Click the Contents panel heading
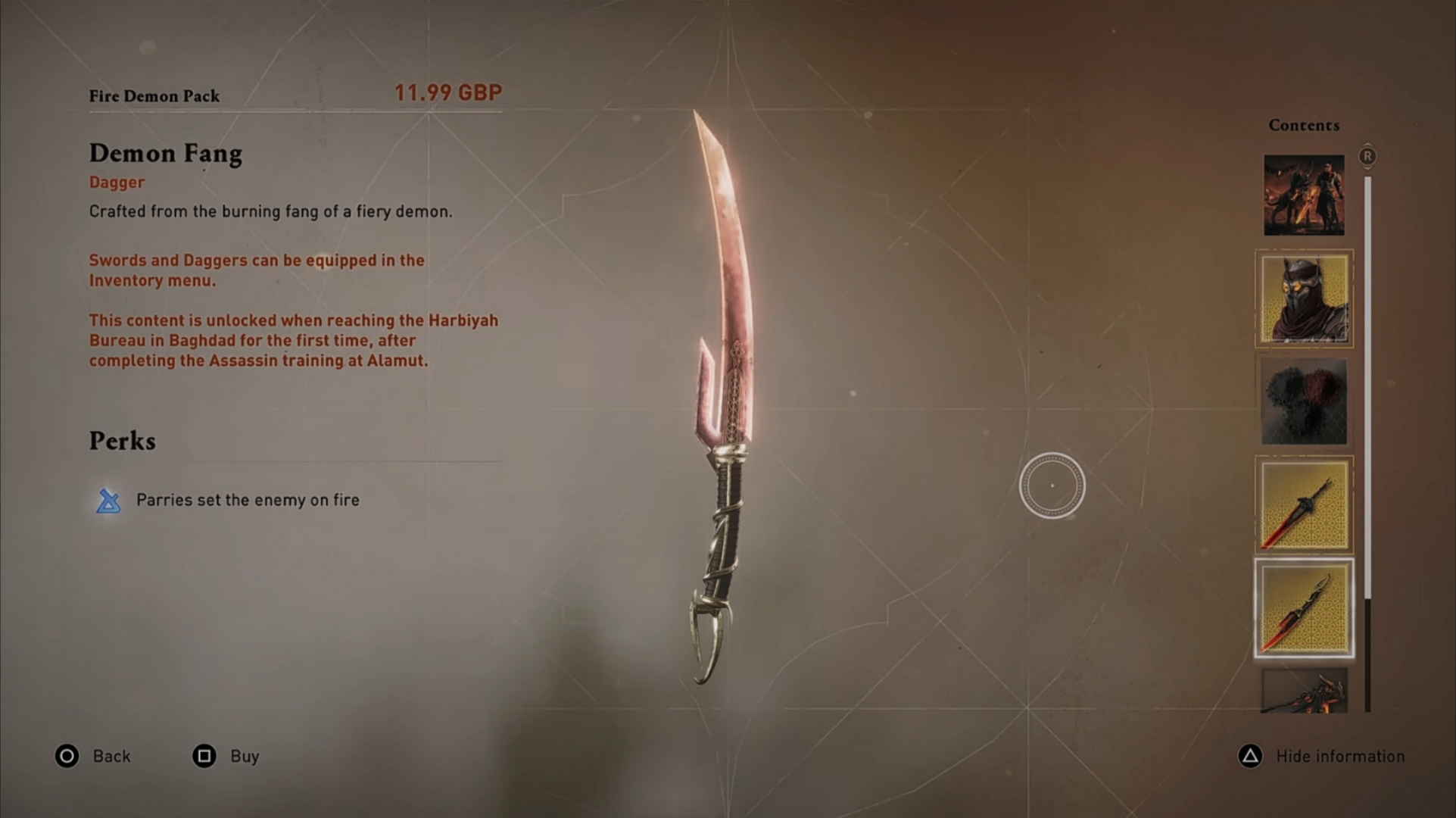 coord(1304,125)
